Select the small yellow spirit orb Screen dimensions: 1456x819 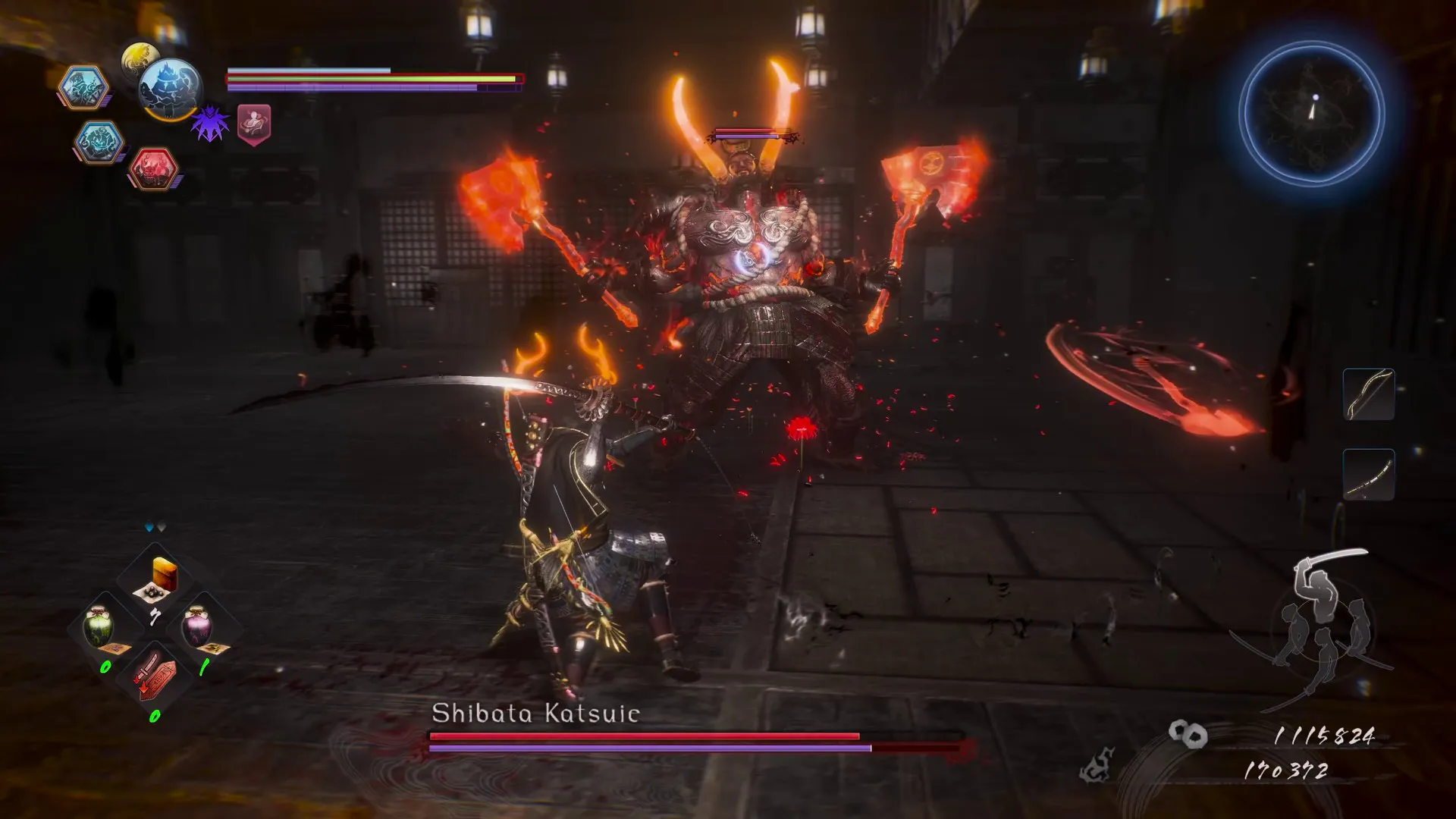pos(139,58)
